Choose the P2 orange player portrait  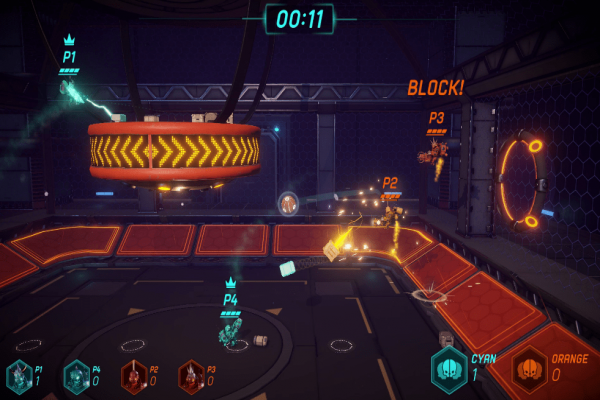[133, 376]
